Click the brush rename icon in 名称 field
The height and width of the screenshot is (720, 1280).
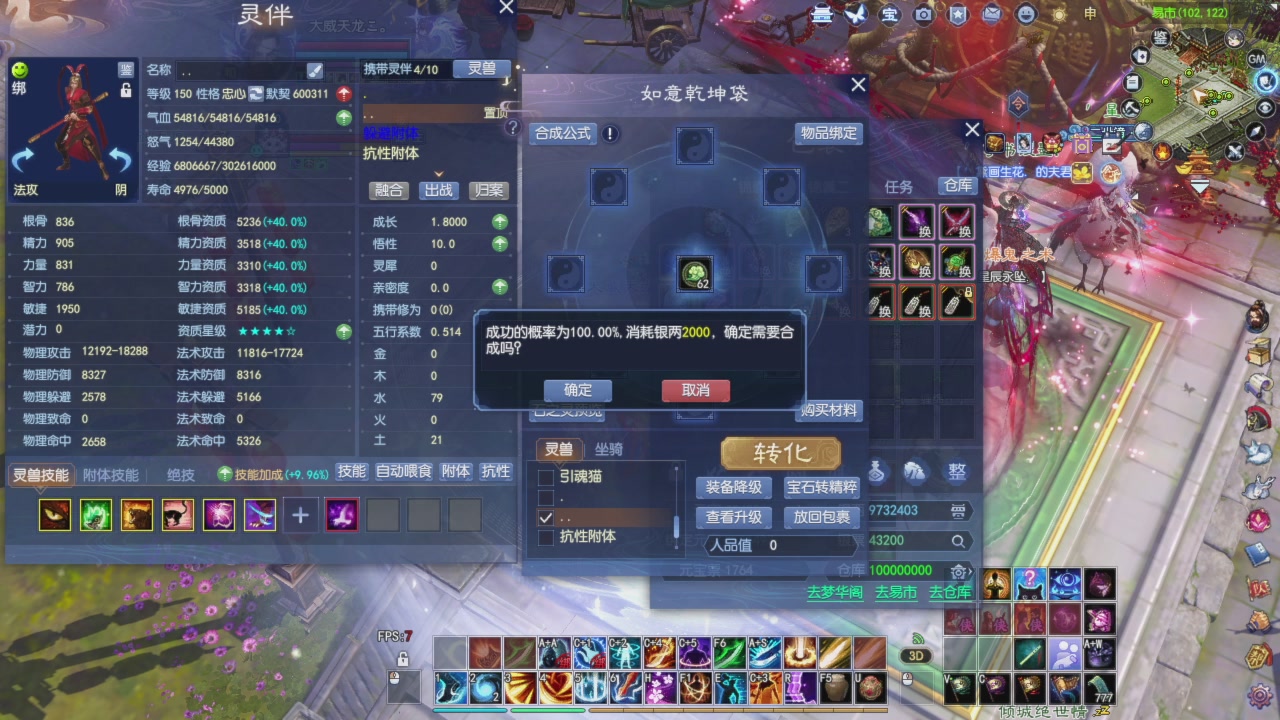pyautogui.click(x=314, y=72)
